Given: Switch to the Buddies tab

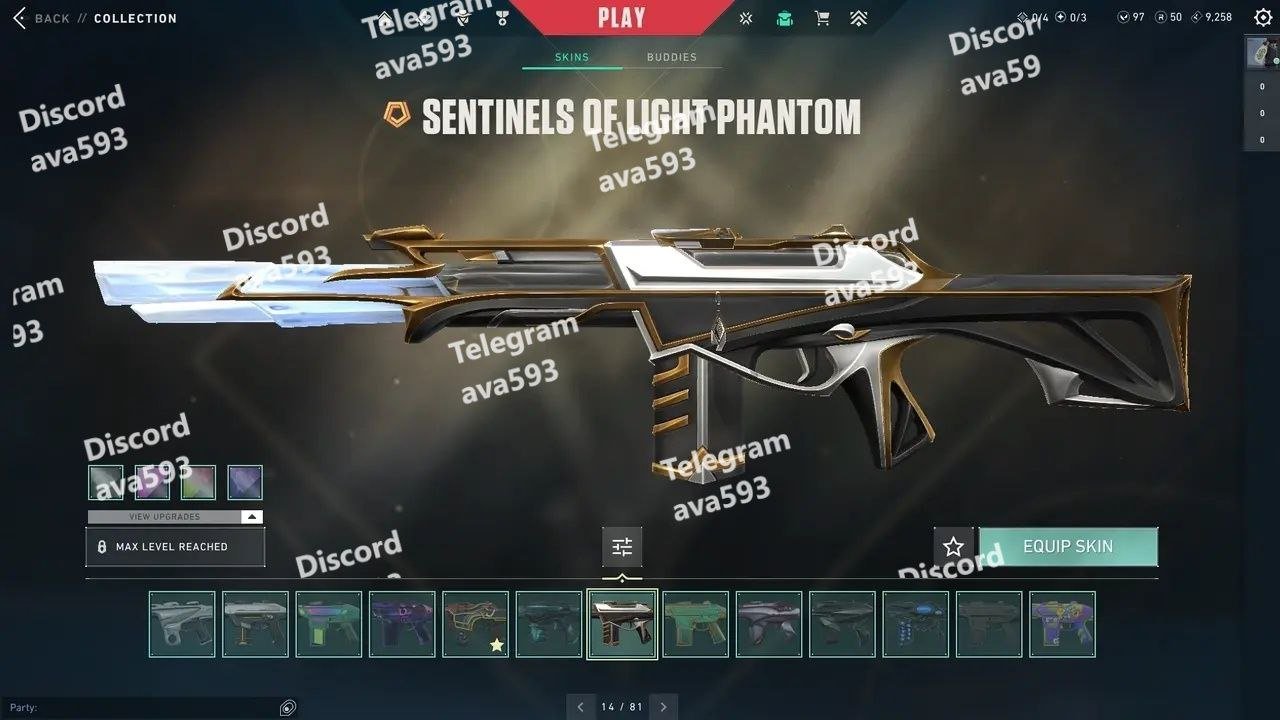Looking at the screenshot, I should pos(671,57).
